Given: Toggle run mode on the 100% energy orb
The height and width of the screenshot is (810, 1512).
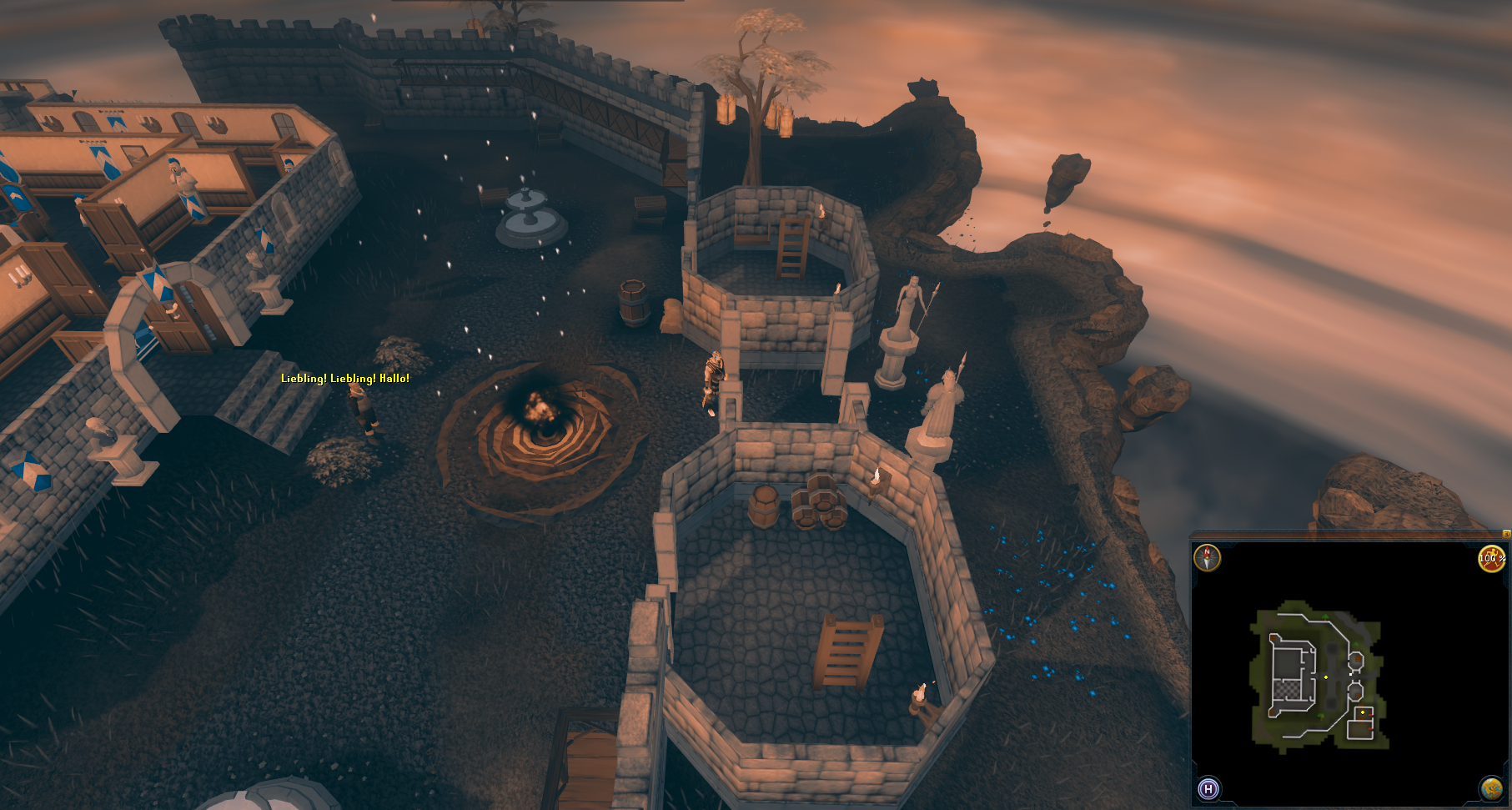Looking at the screenshot, I should click(1491, 558).
